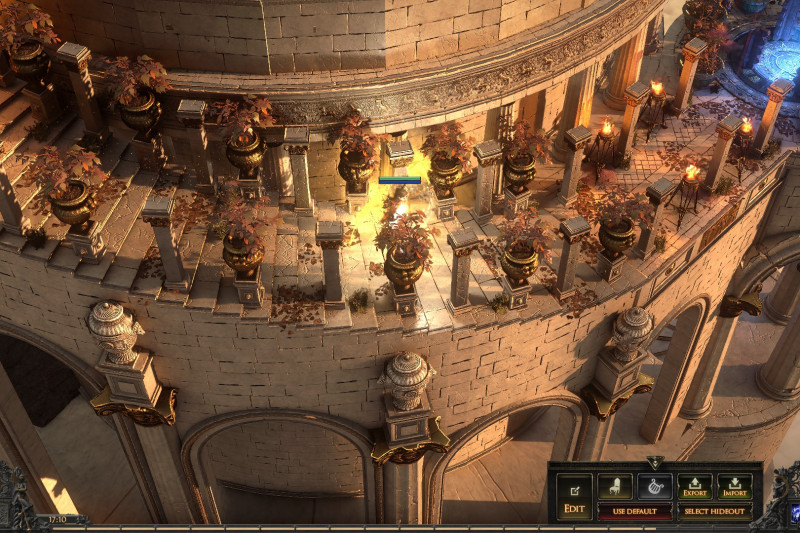Image resolution: width=800 pixels, height=533 pixels.
Task: Choose Use Default for the hideout
Action: (x=635, y=511)
